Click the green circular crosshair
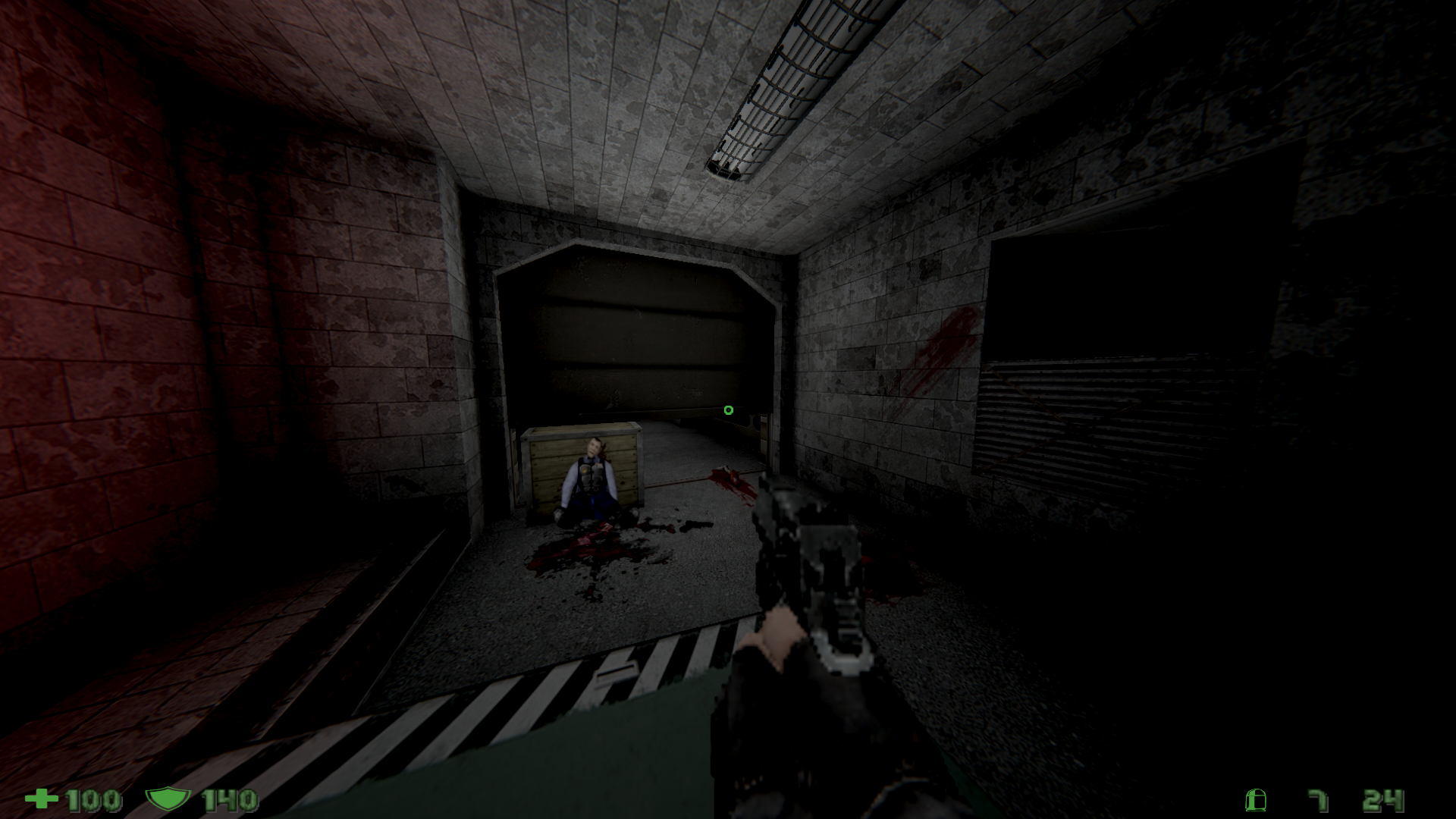 727,410
